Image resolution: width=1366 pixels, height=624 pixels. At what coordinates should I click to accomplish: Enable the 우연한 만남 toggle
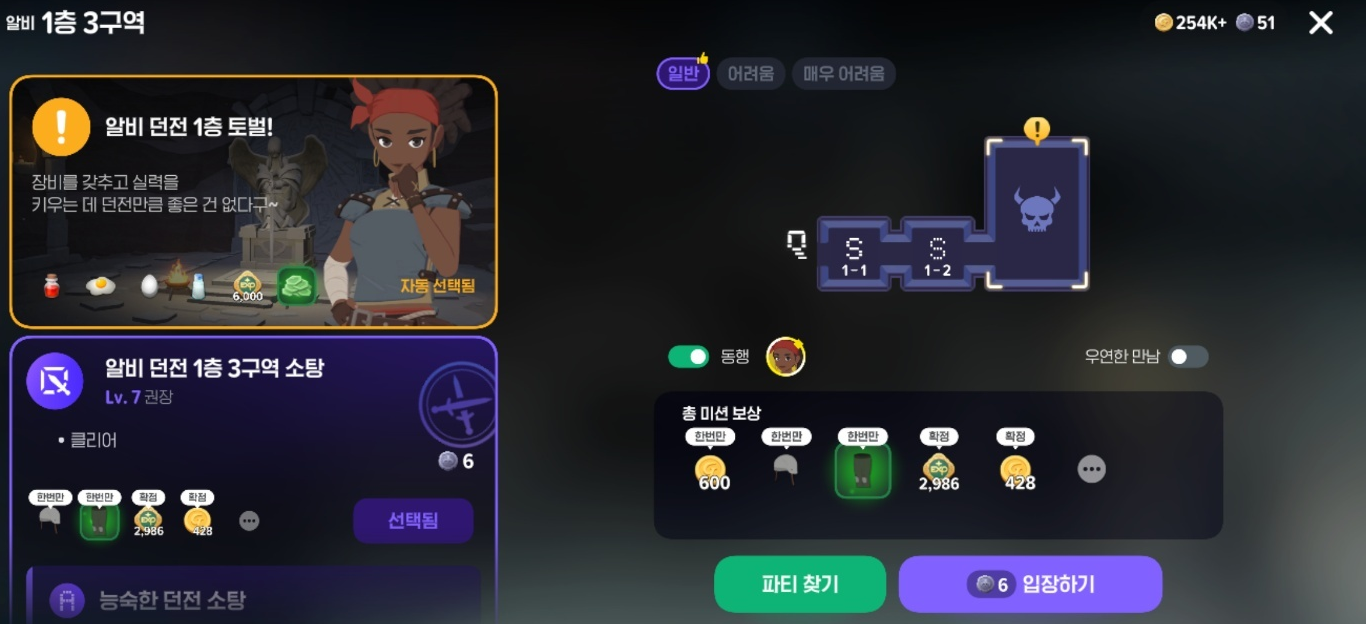1188,356
